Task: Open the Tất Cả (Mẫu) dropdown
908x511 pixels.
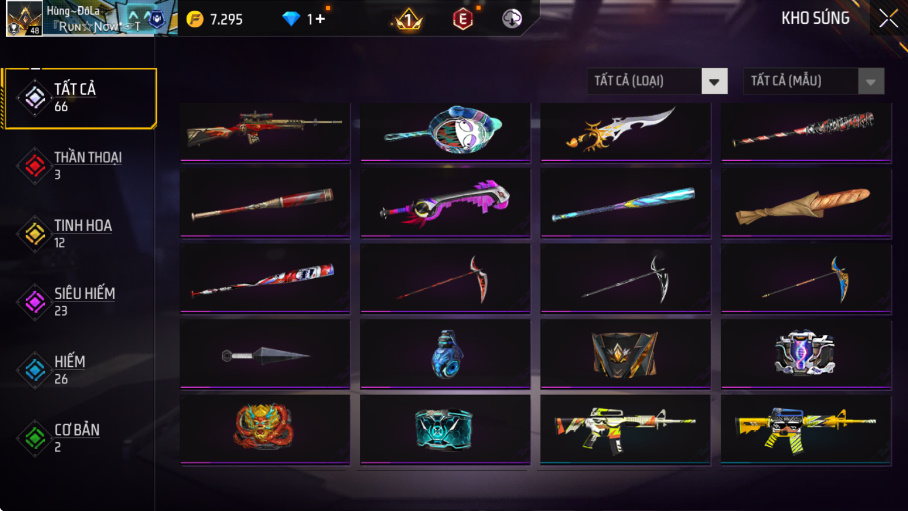Action: [813, 81]
